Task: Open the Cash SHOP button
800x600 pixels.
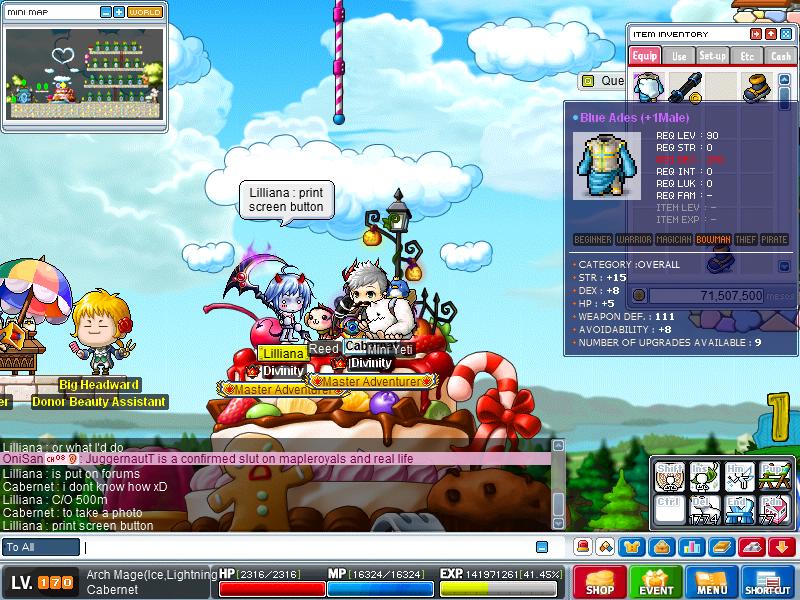Action: coord(598,582)
